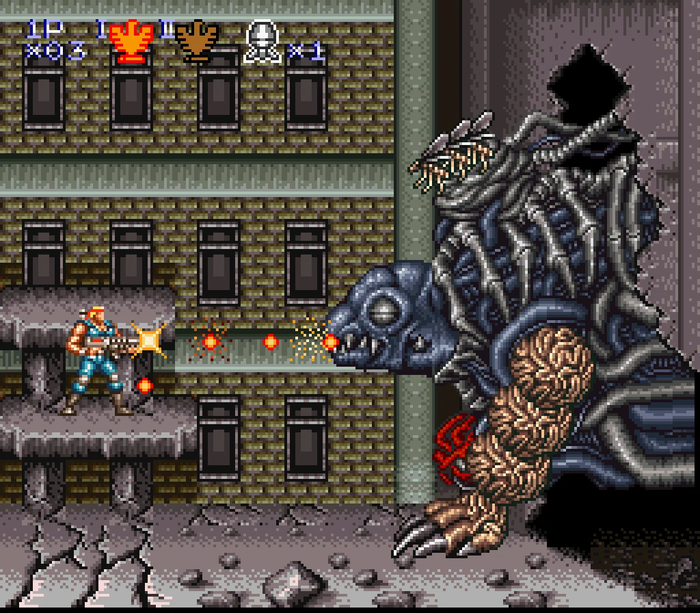Image resolution: width=700 pixels, height=613 pixels.
Task: Select the red eagle weapon slot I
Action: pyautogui.click(x=128, y=41)
